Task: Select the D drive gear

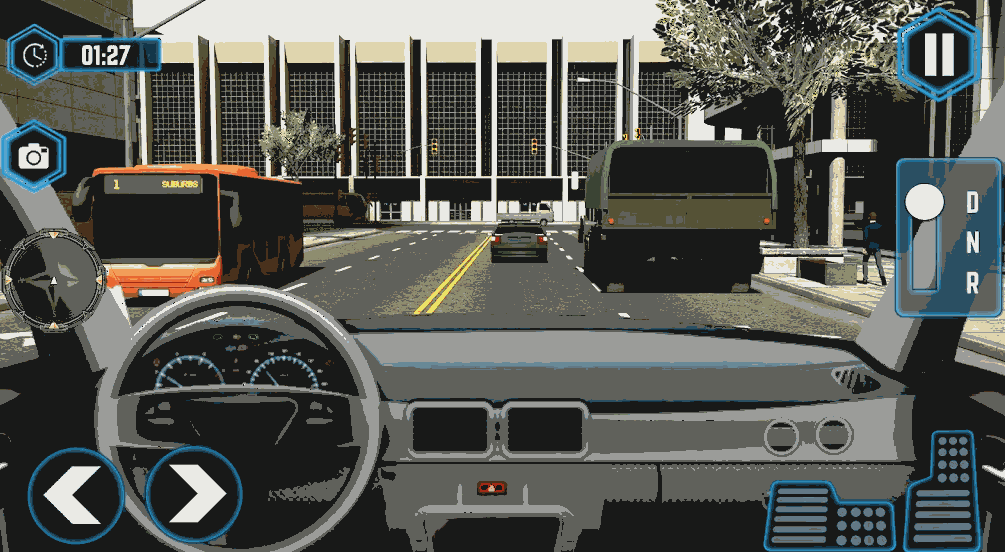Action: (x=972, y=201)
